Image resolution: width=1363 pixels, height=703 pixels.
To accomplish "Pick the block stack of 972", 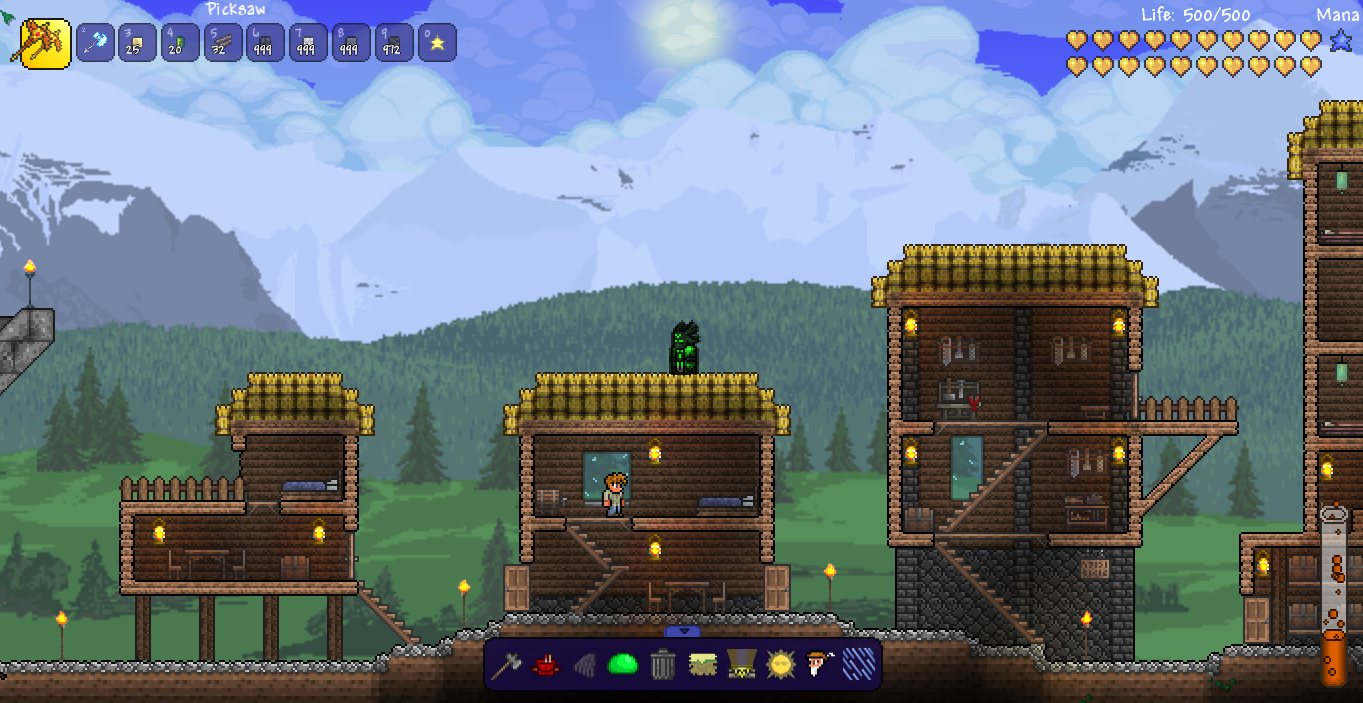I will pos(394,43).
